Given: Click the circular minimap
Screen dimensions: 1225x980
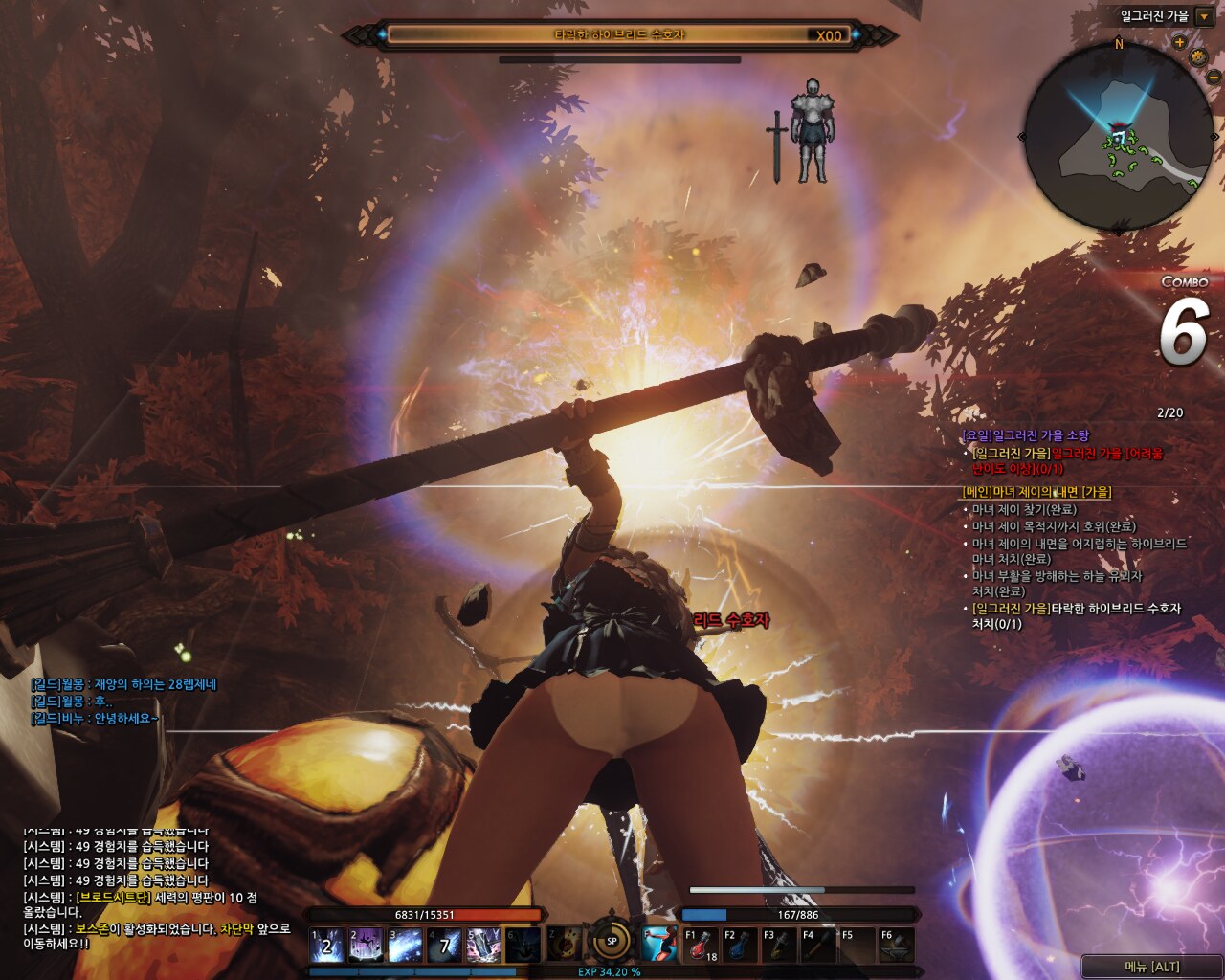Looking at the screenshot, I should (1118, 136).
